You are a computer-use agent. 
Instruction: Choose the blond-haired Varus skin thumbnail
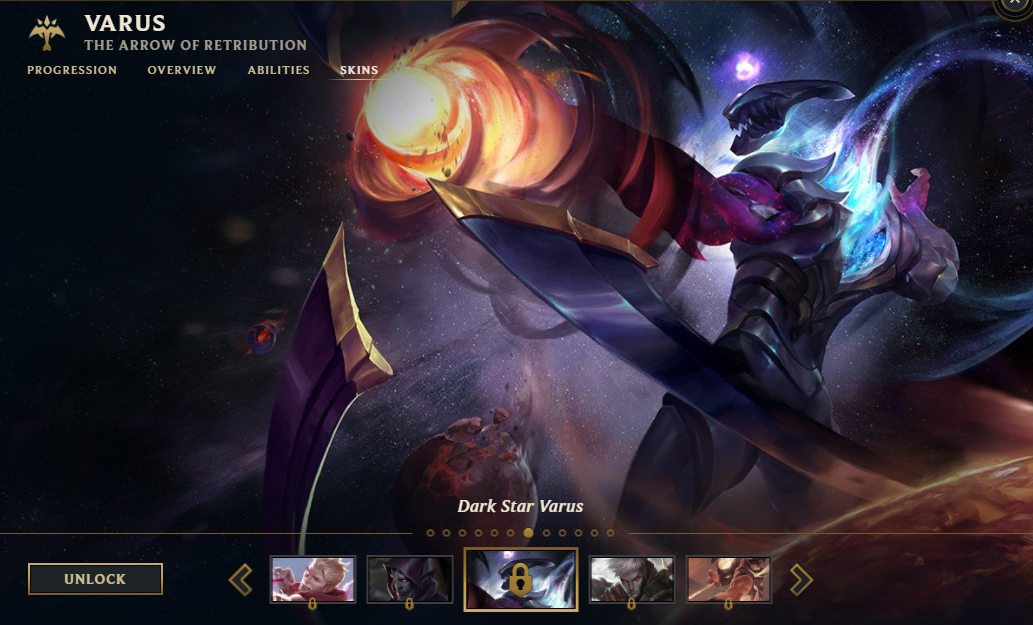pyautogui.click(x=313, y=579)
